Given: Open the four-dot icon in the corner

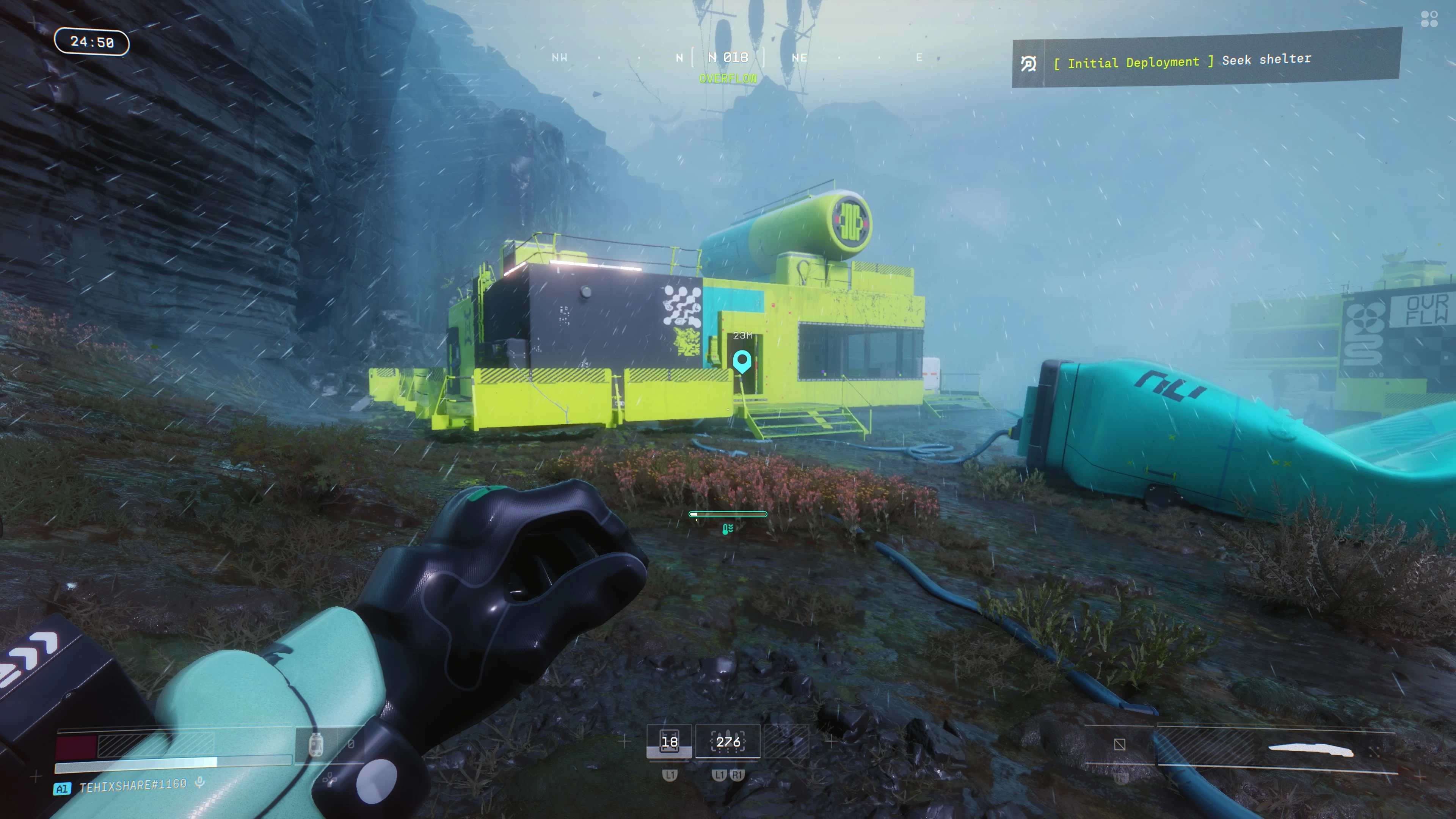Looking at the screenshot, I should (1429, 19).
